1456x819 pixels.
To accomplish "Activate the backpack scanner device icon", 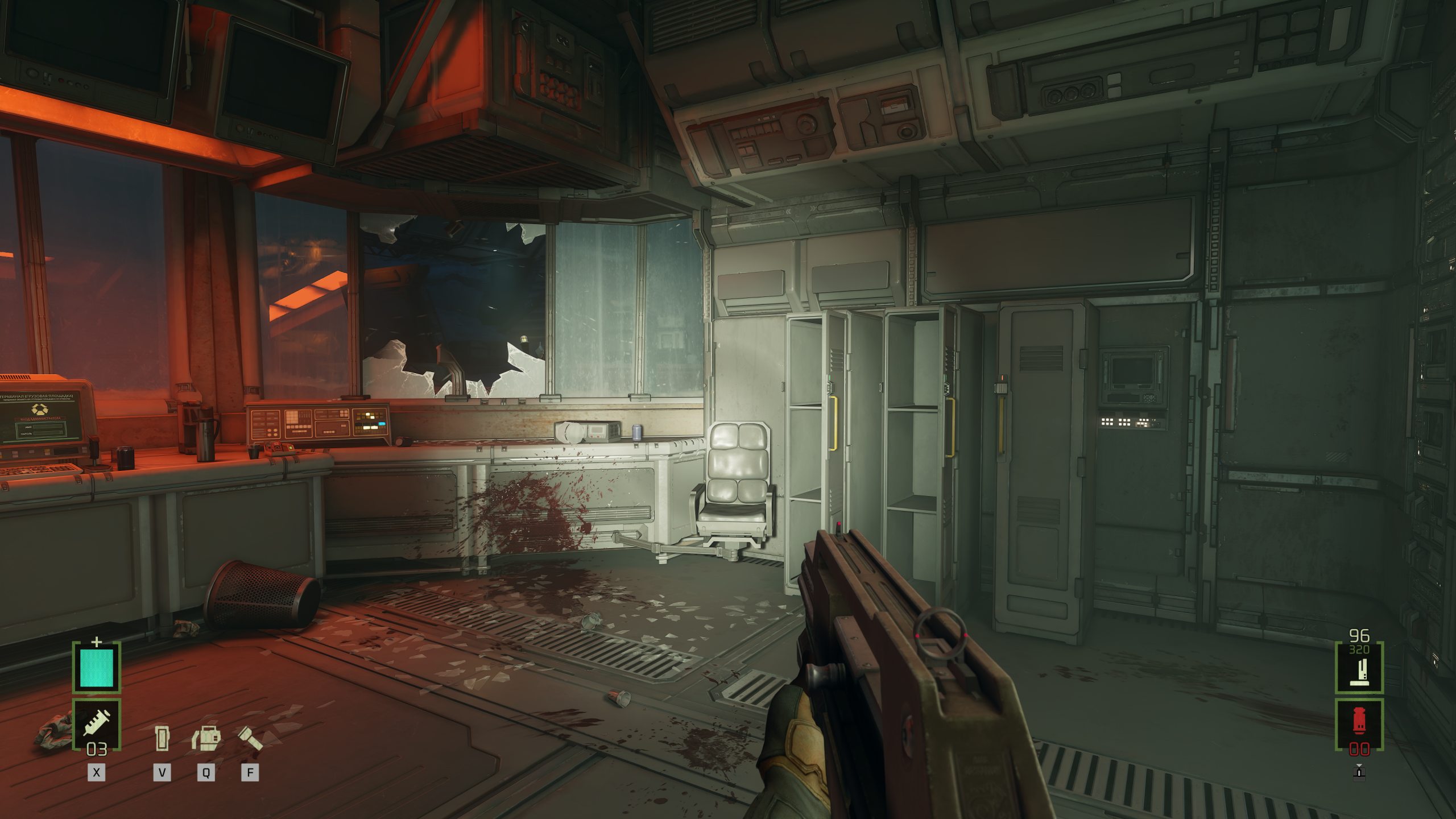I will pyautogui.click(x=206, y=738).
